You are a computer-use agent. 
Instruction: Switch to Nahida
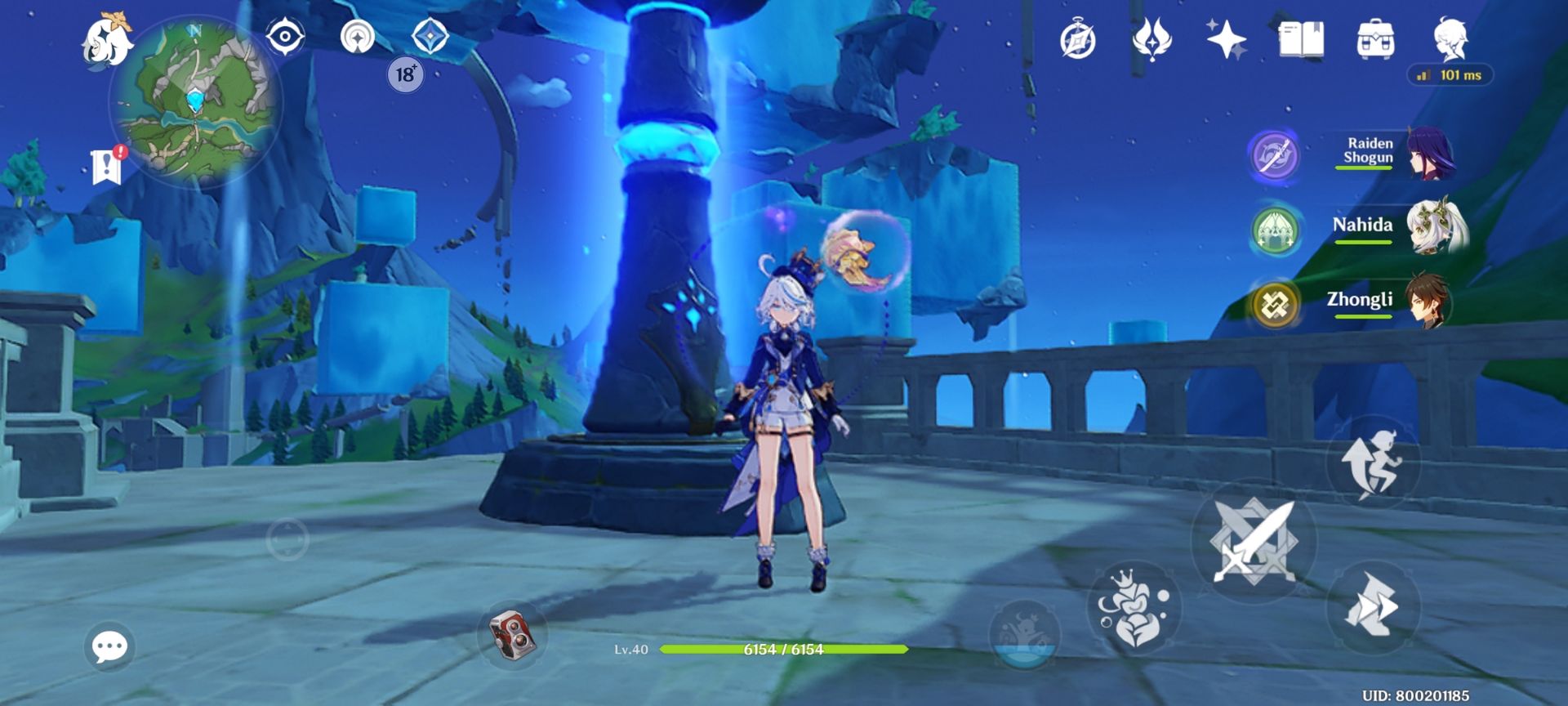coord(1388,226)
